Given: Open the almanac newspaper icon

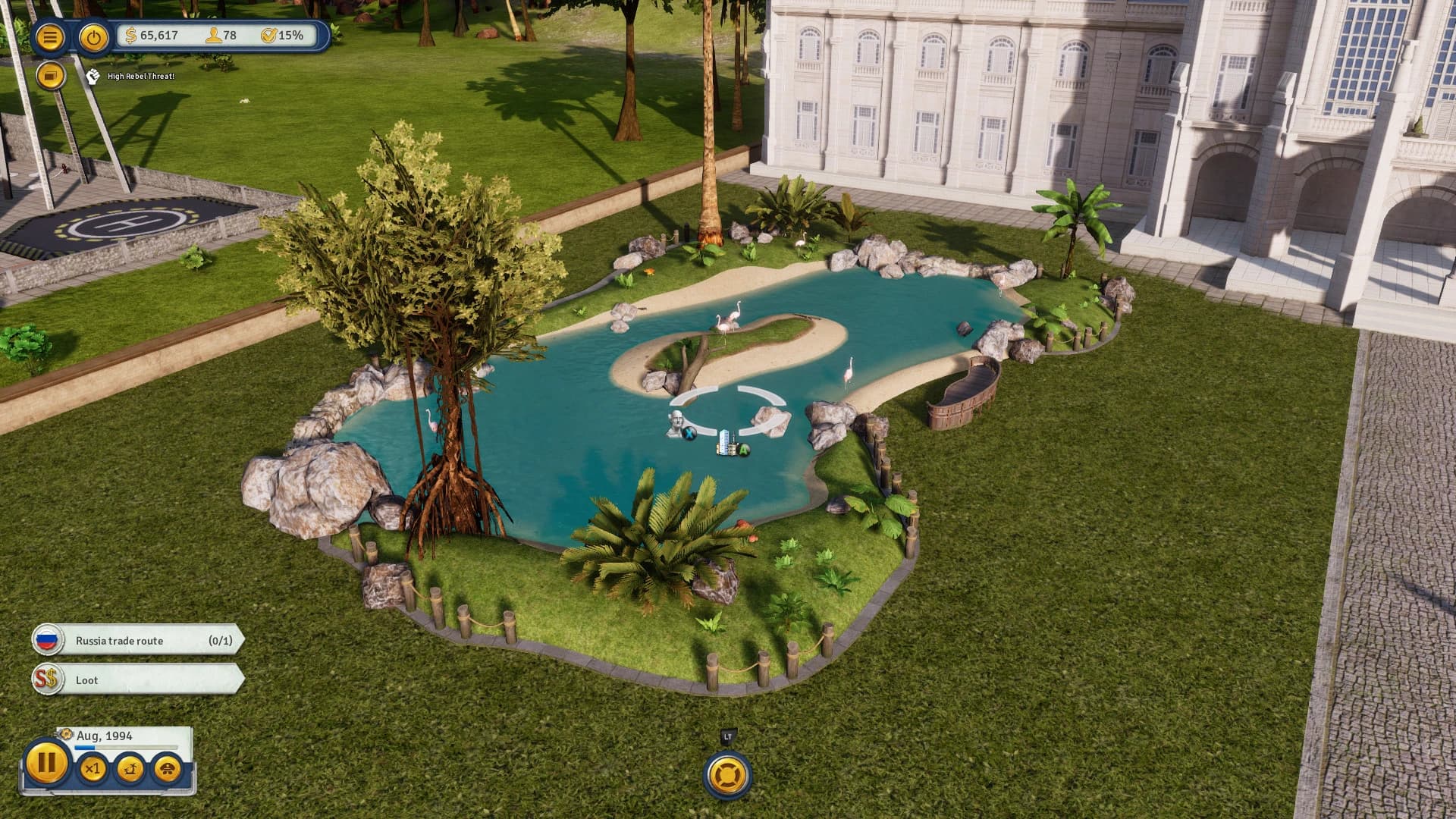Looking at the screenshot, I should [x=52, y=76].
